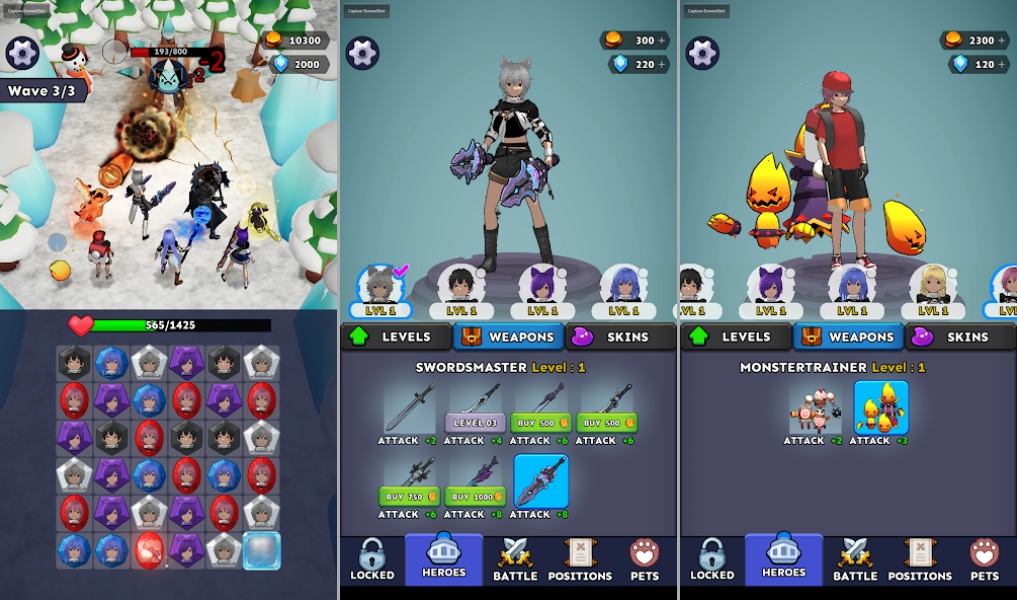Open settings gear on the Wave 3/3 screen
The height and width of the screenshot is (600, 1017).
coord(22,53)
